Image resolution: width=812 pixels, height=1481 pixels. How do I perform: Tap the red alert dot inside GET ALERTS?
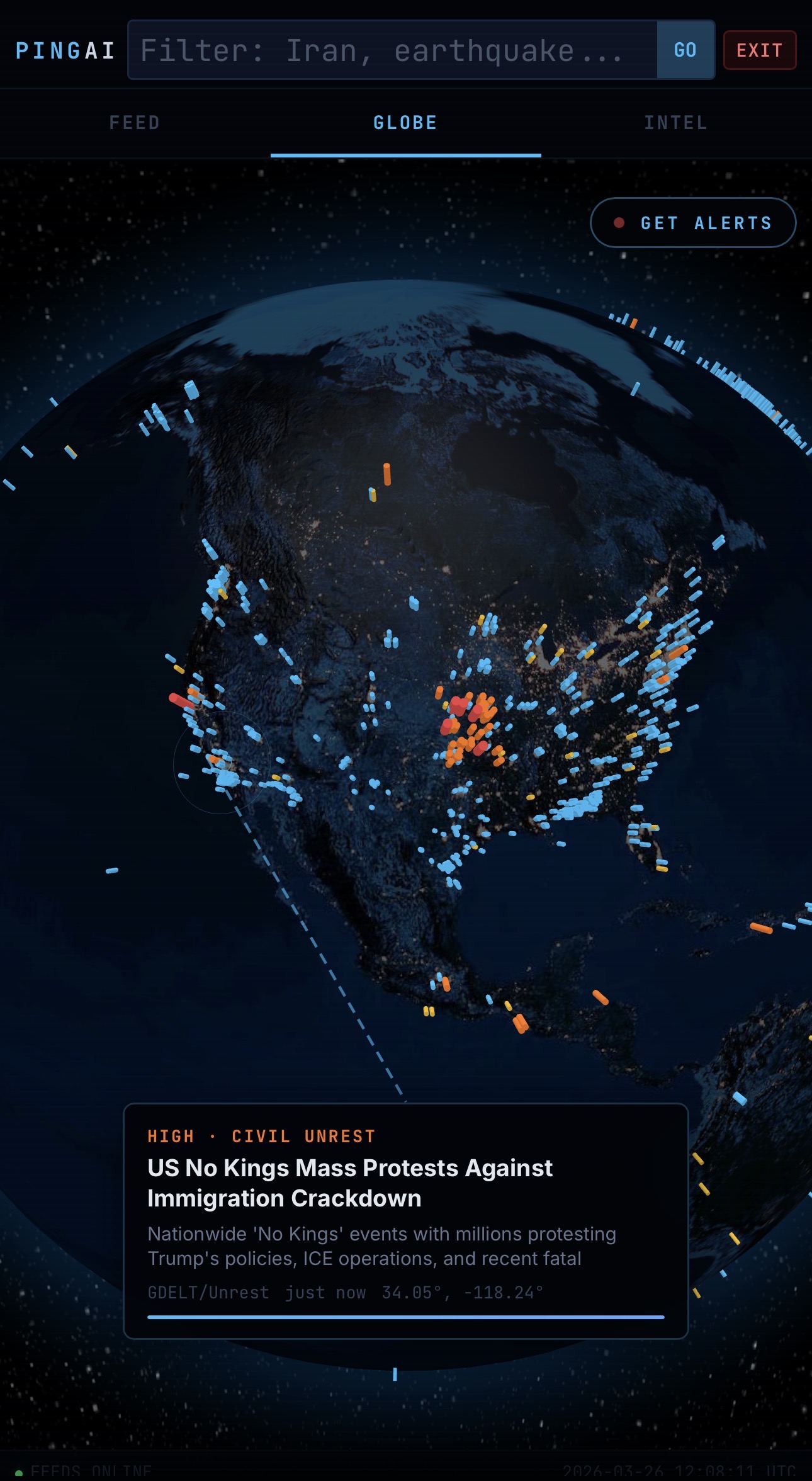[620, 222]
